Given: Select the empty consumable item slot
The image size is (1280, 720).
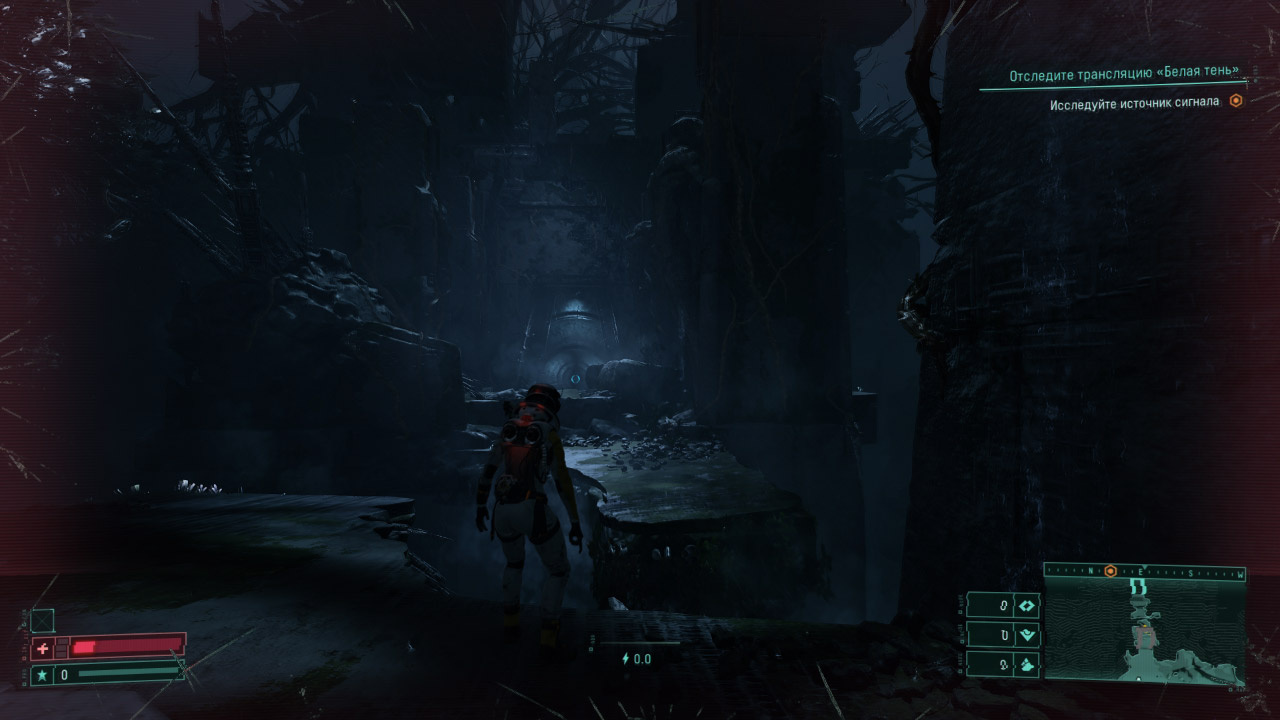Looking at the screenshot, I should click(x=42, y=620).
